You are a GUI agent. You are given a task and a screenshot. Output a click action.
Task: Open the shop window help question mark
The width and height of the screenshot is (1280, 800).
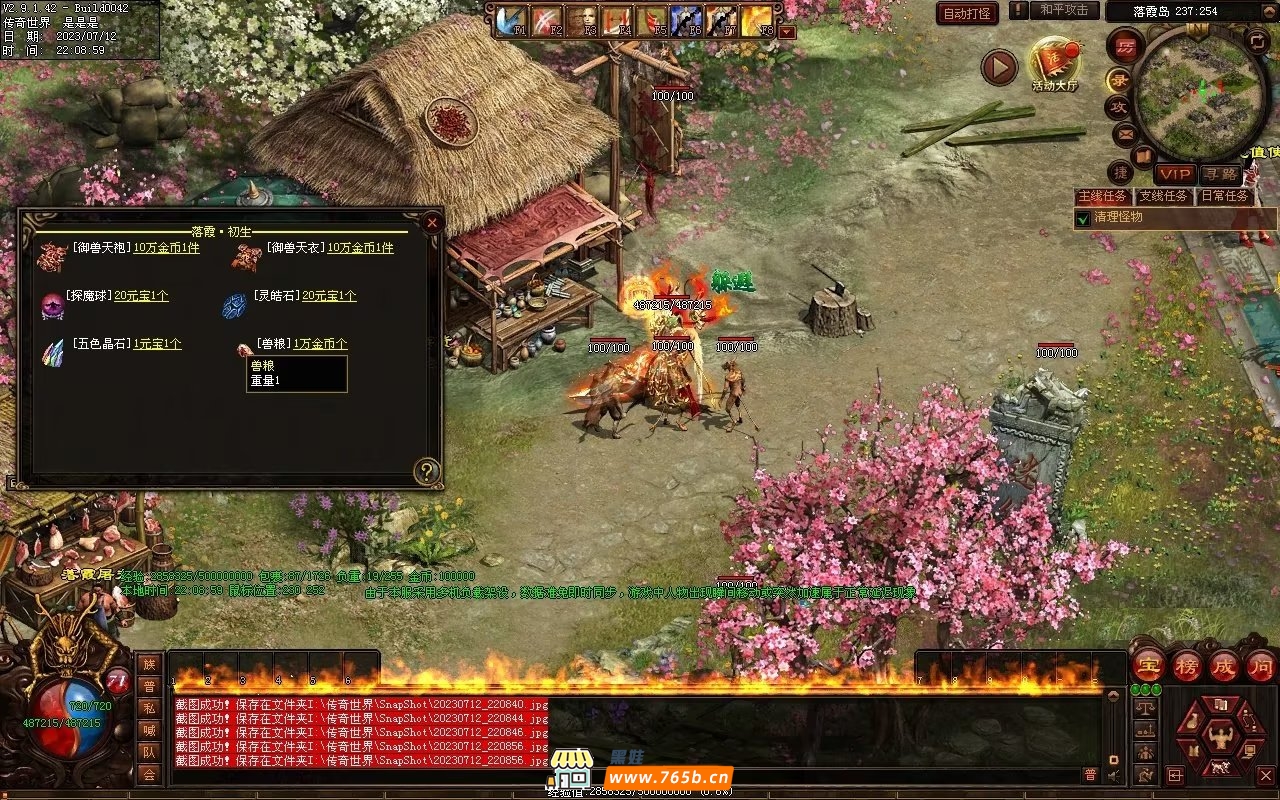pos(427,471)
